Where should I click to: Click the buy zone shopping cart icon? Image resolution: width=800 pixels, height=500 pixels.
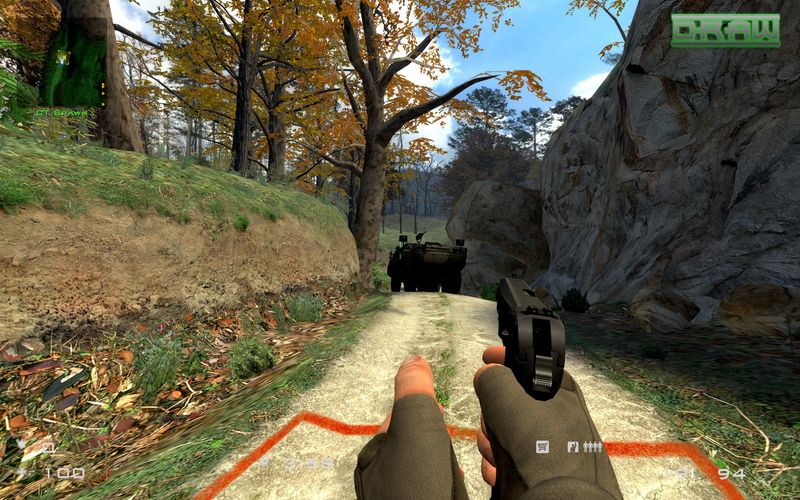(543, 447)
